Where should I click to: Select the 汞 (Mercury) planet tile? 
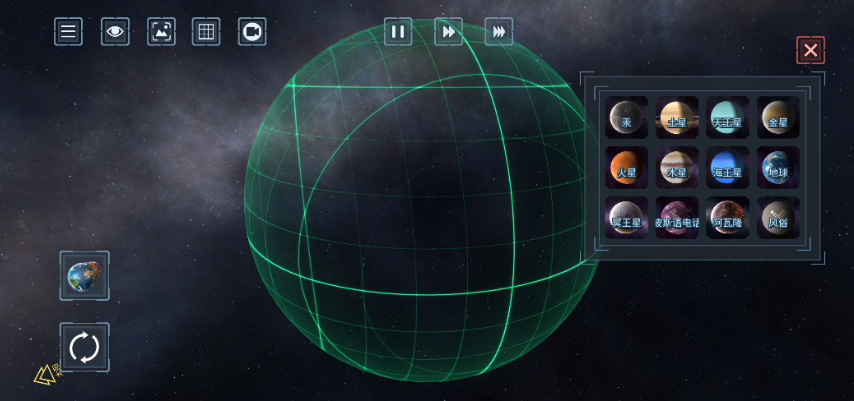626,118
